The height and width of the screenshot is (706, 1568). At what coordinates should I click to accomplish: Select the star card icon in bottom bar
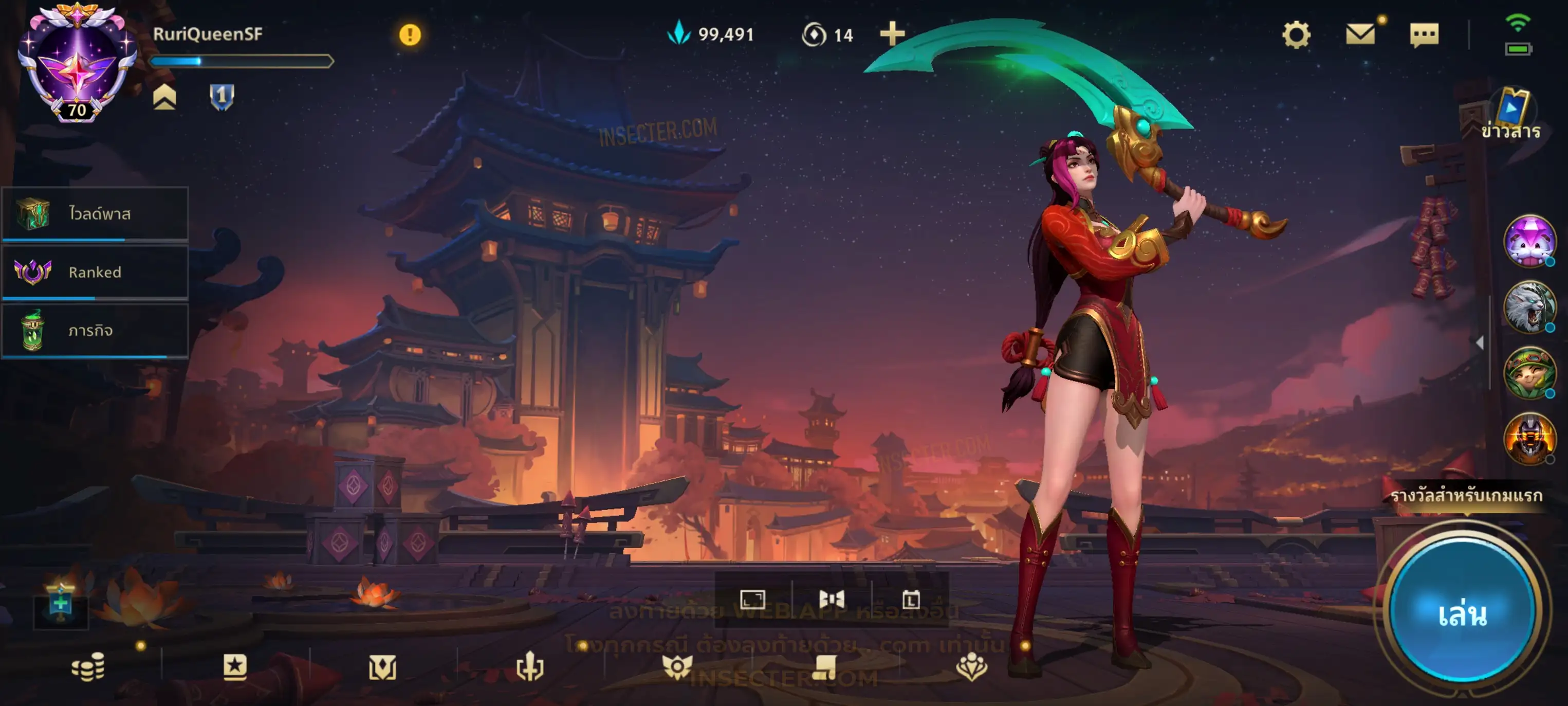coord(235,666)
